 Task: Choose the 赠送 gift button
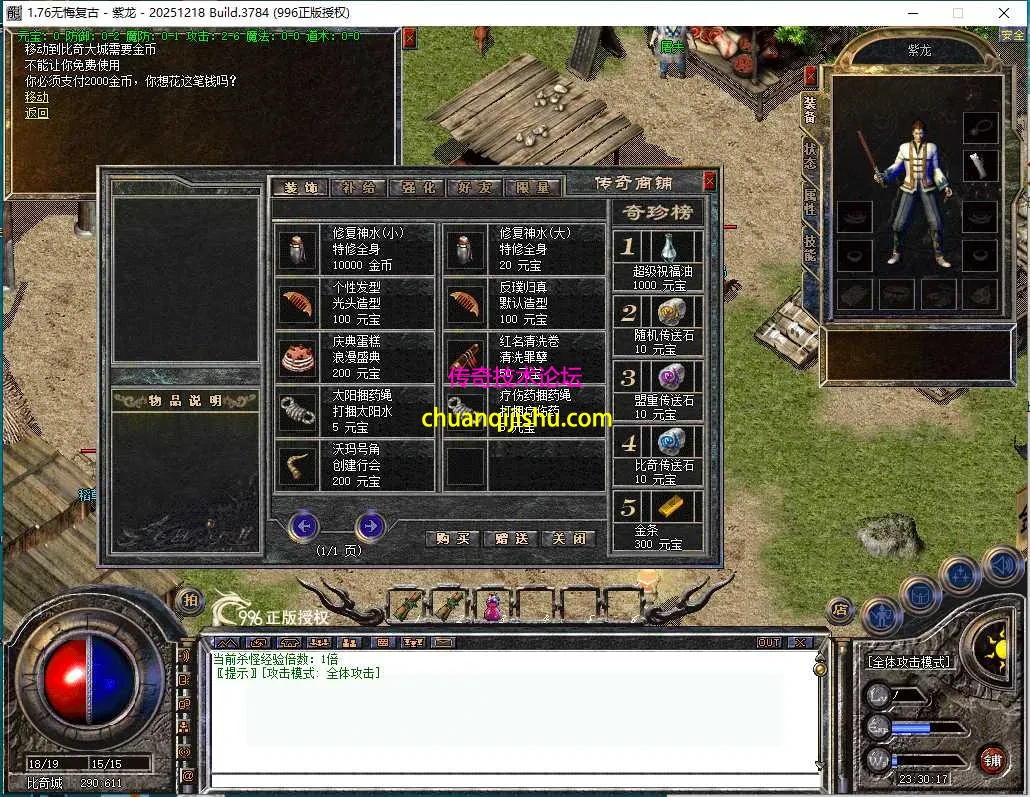click(x=511, y=538)
